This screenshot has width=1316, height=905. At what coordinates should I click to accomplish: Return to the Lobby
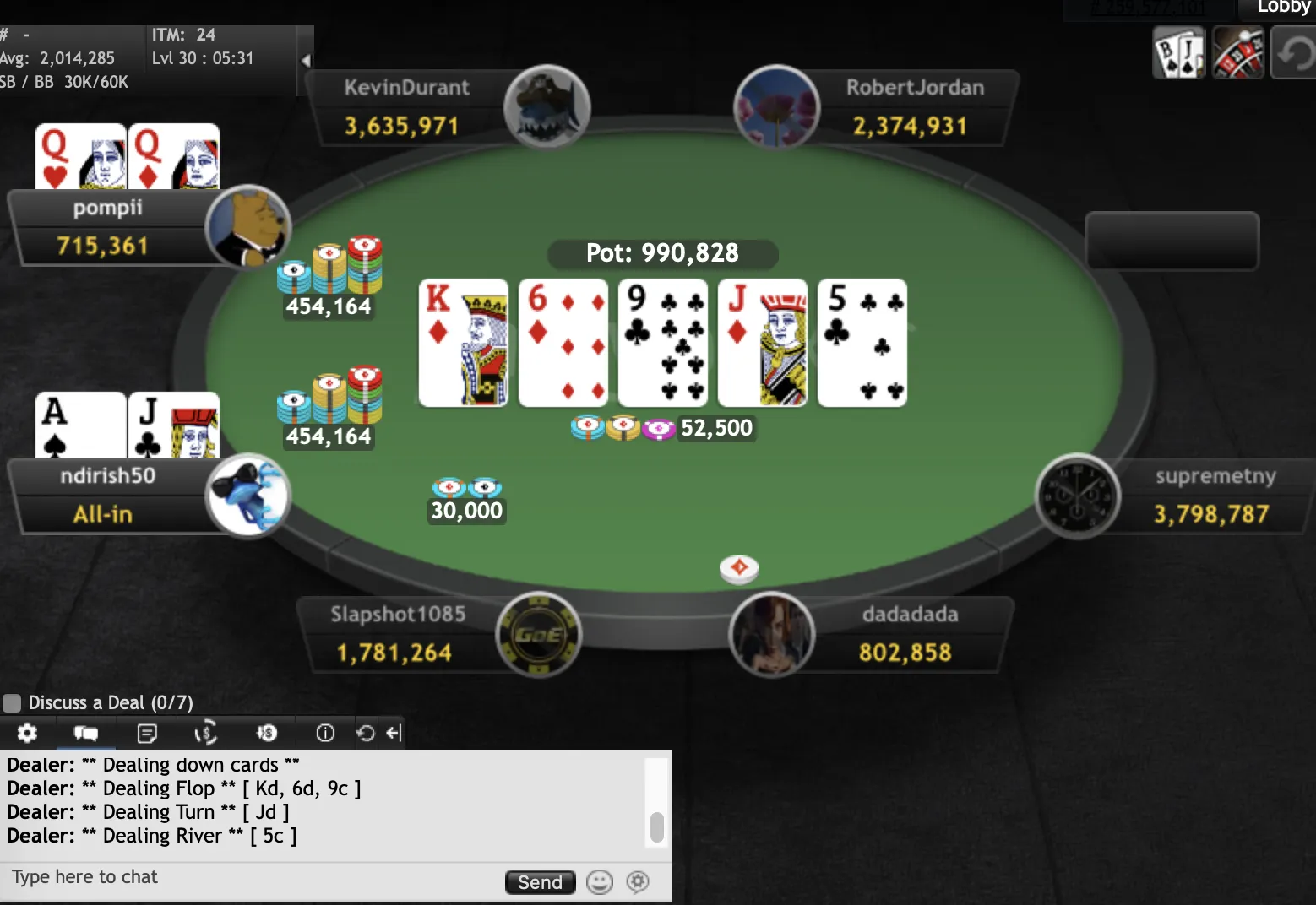pos(1282,8)
